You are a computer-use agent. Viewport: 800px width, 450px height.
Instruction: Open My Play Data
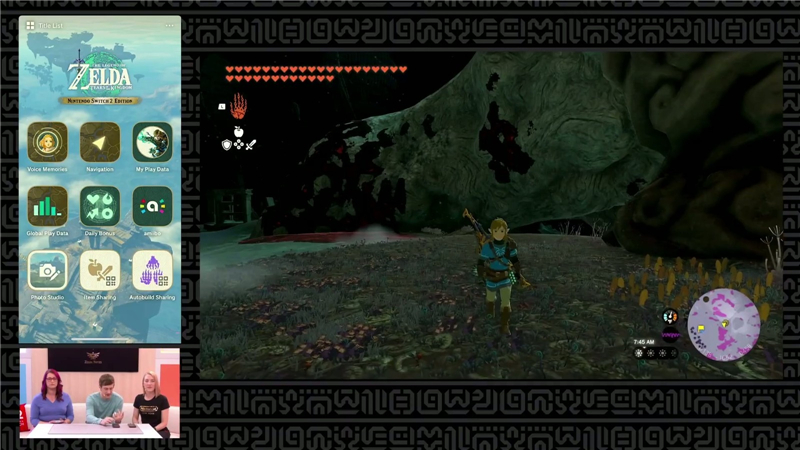click(152, 142)
